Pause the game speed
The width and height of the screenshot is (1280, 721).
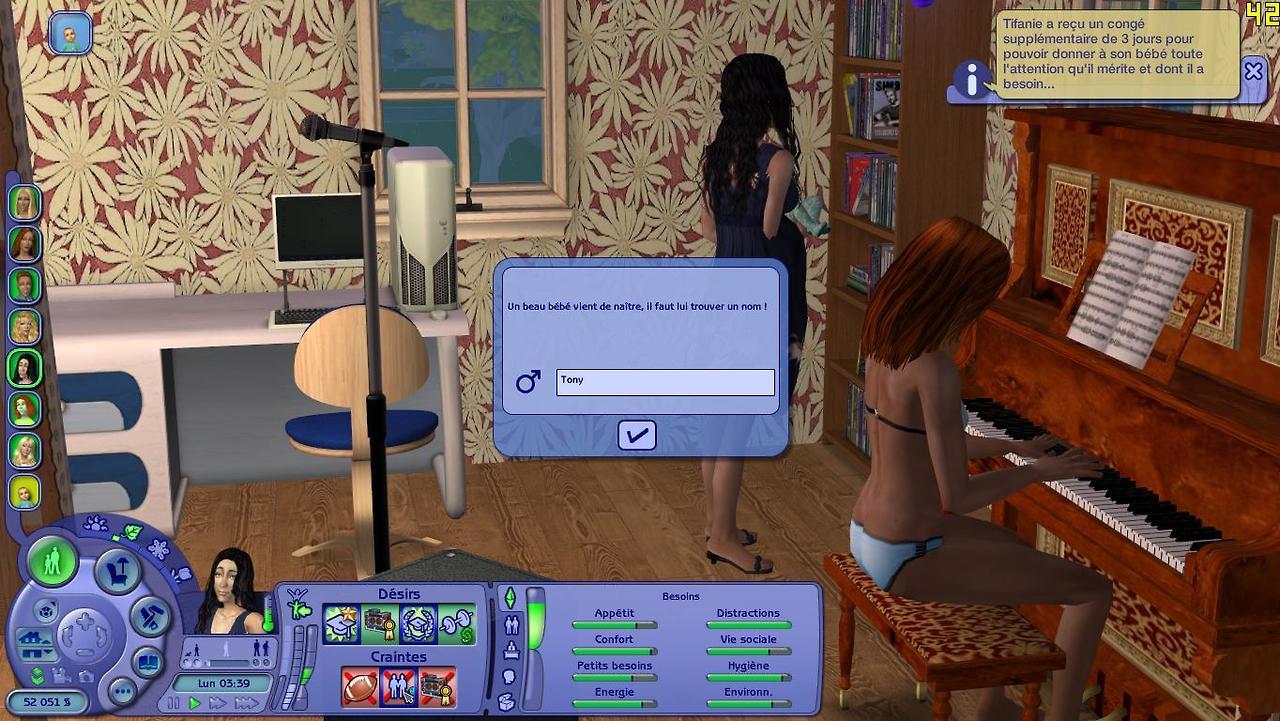(x=174, y=704)
